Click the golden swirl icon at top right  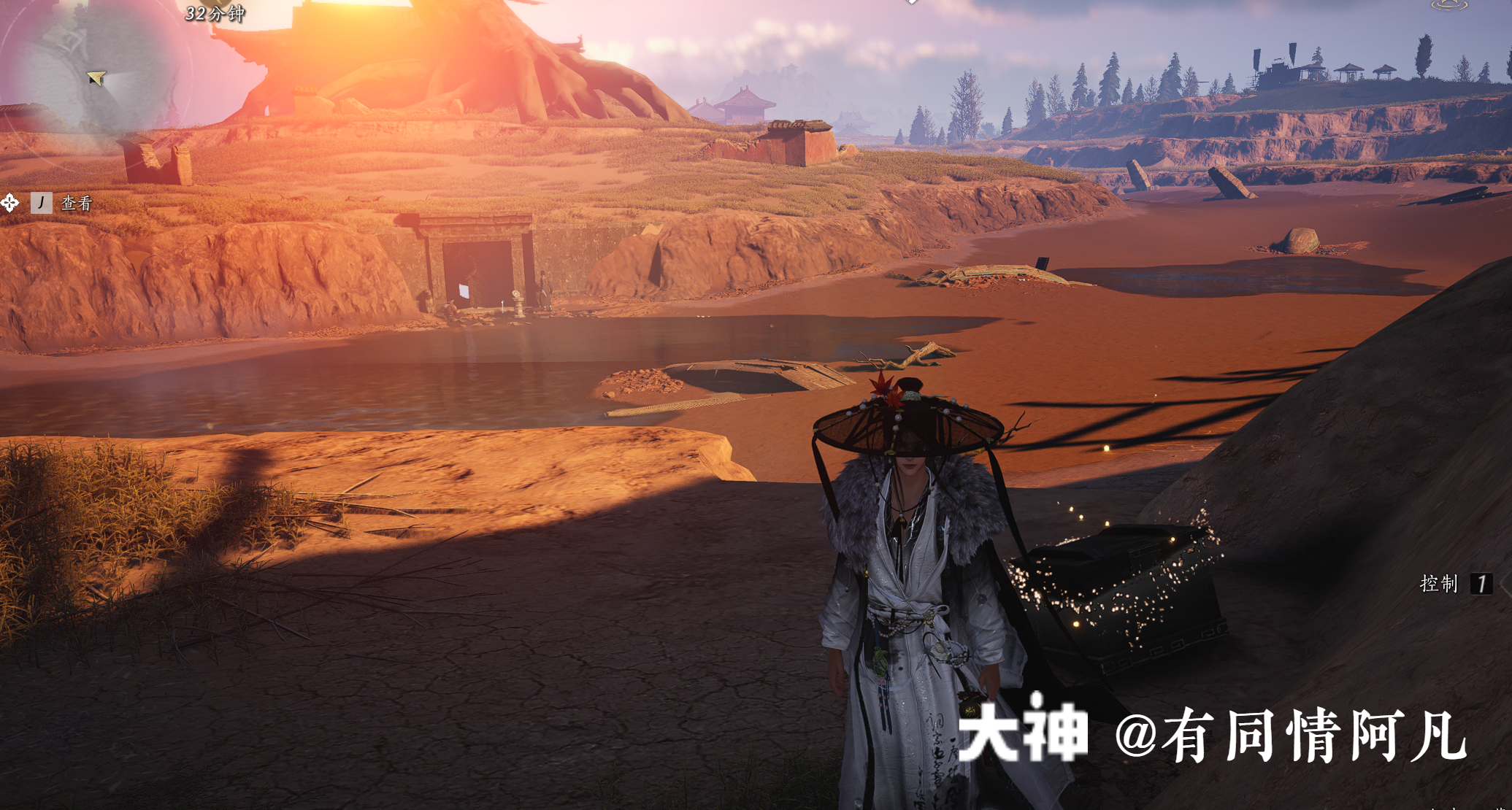click(x=1449, y=6)
